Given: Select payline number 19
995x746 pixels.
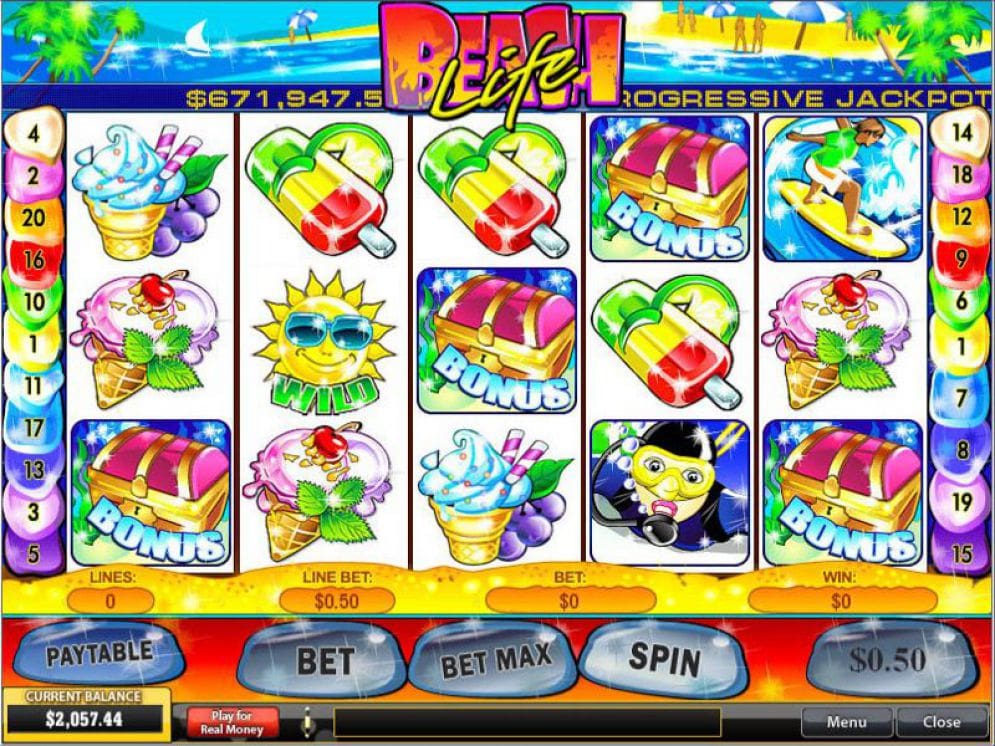Looking at the screenshot, I should (962, 502).
